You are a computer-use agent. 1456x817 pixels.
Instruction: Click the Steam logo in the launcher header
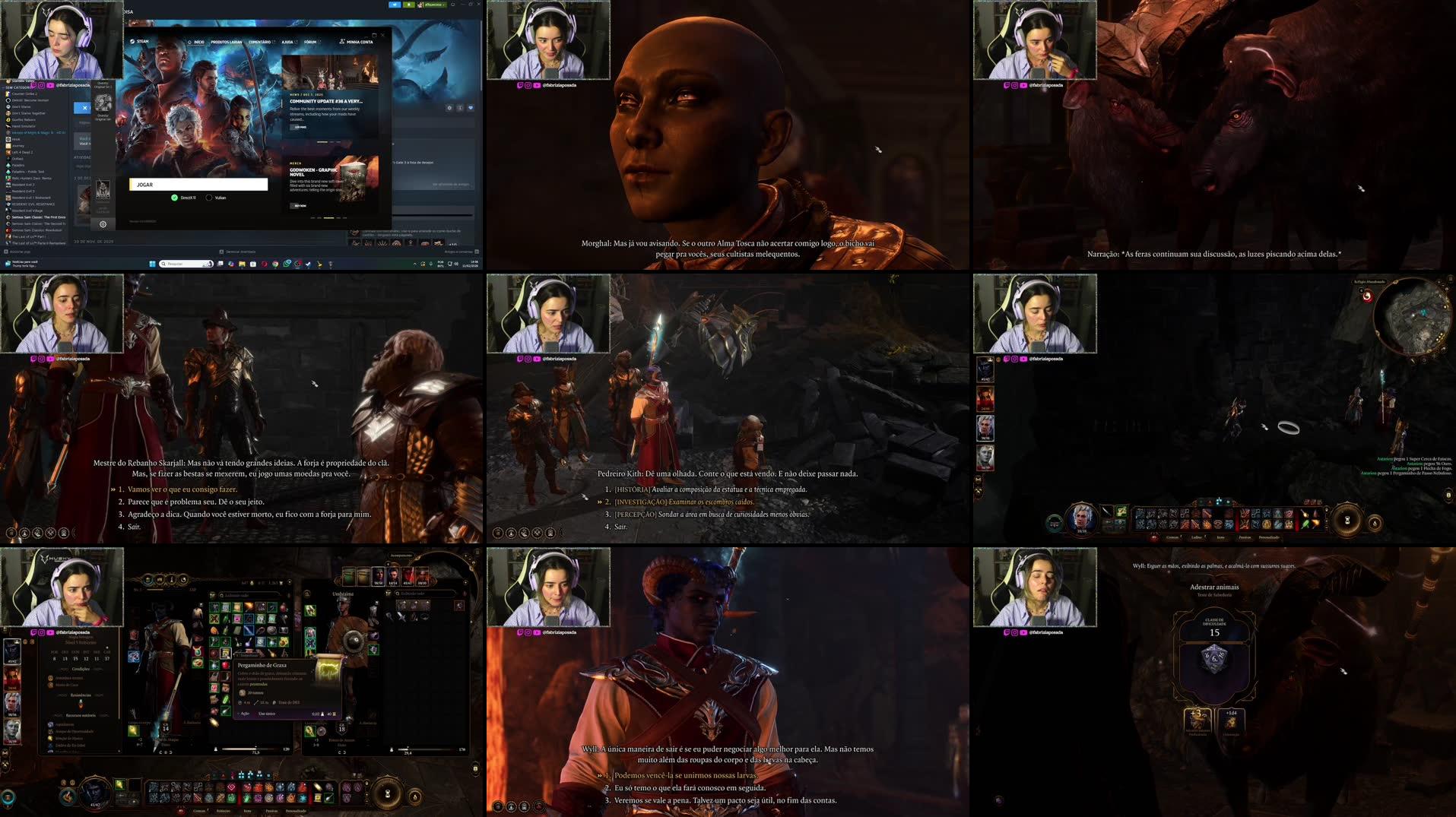133,42
